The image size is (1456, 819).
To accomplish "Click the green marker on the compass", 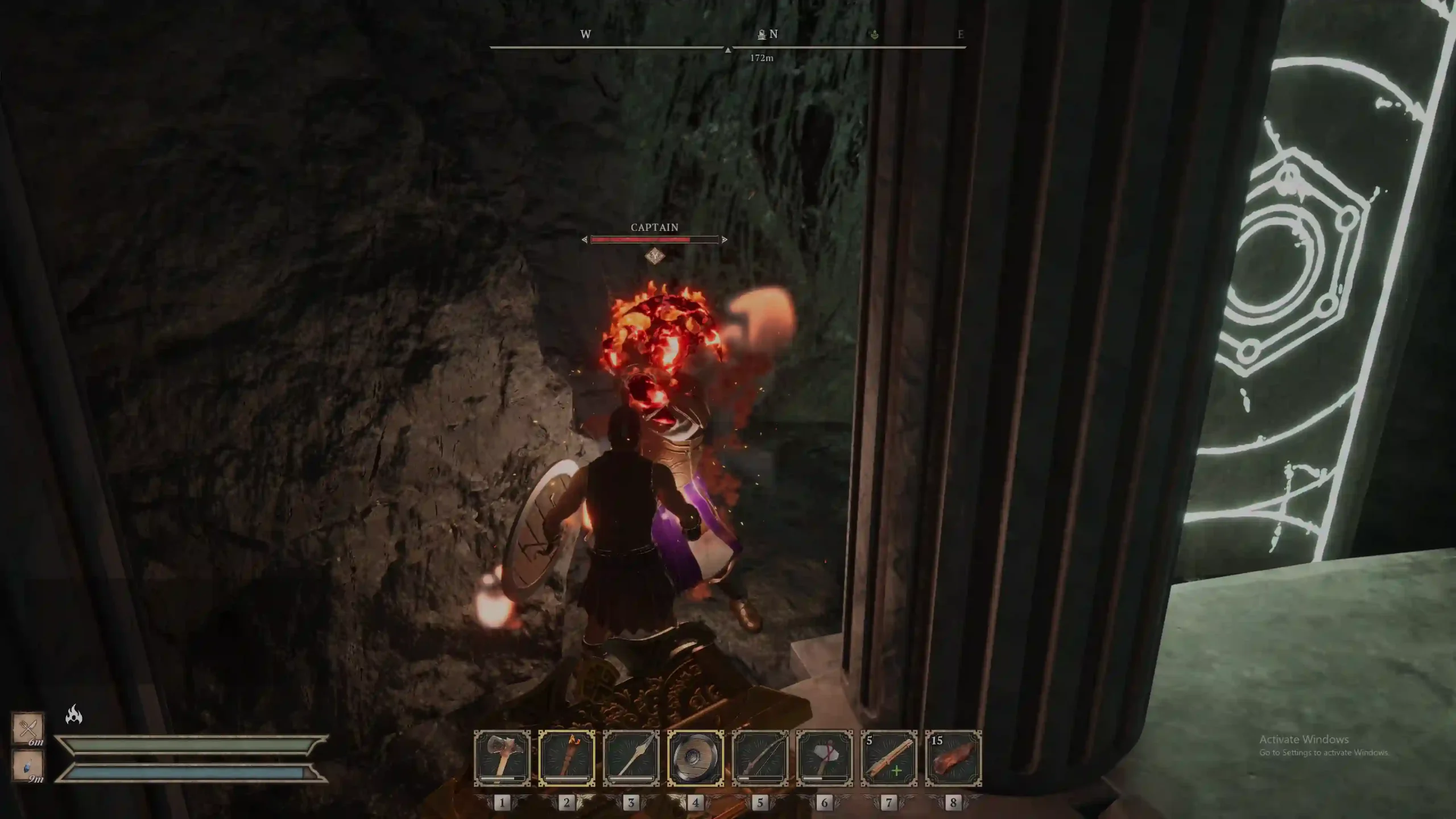I will point(875,35).
